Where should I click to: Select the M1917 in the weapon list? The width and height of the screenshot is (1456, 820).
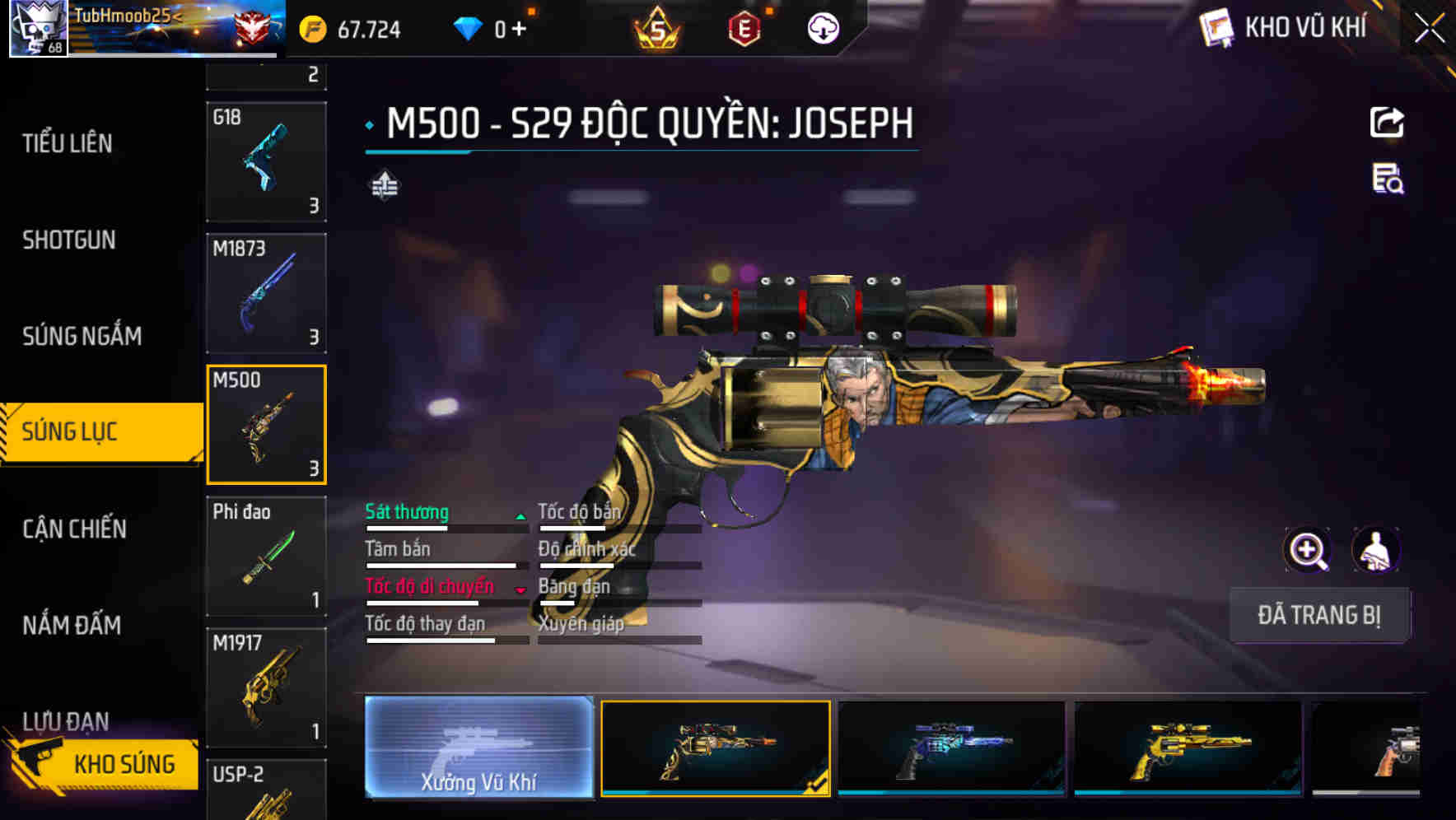266,686
